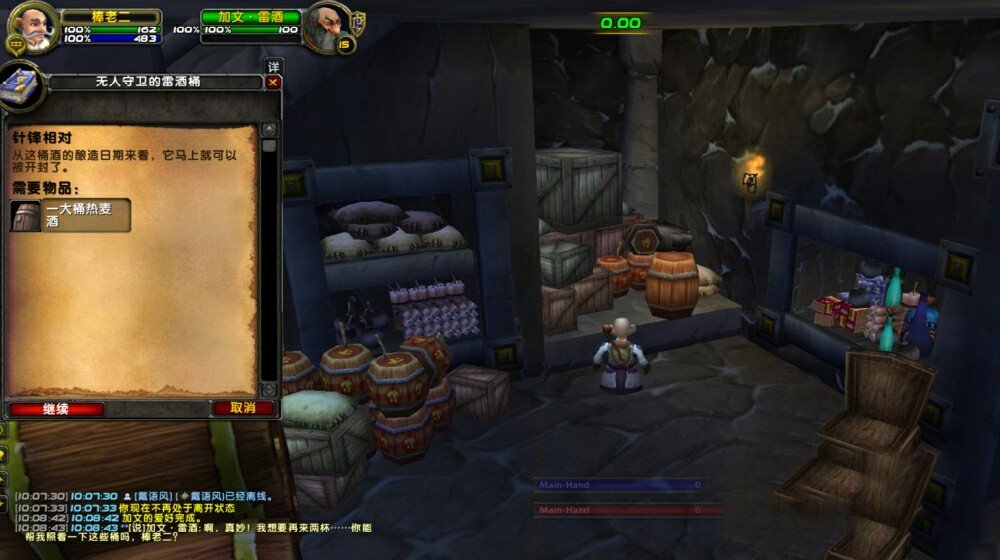Click the speech bubble icon on player portrait
Image resolution: width=1000 pixels, height=560 pixels.
[x=15, y=44]
